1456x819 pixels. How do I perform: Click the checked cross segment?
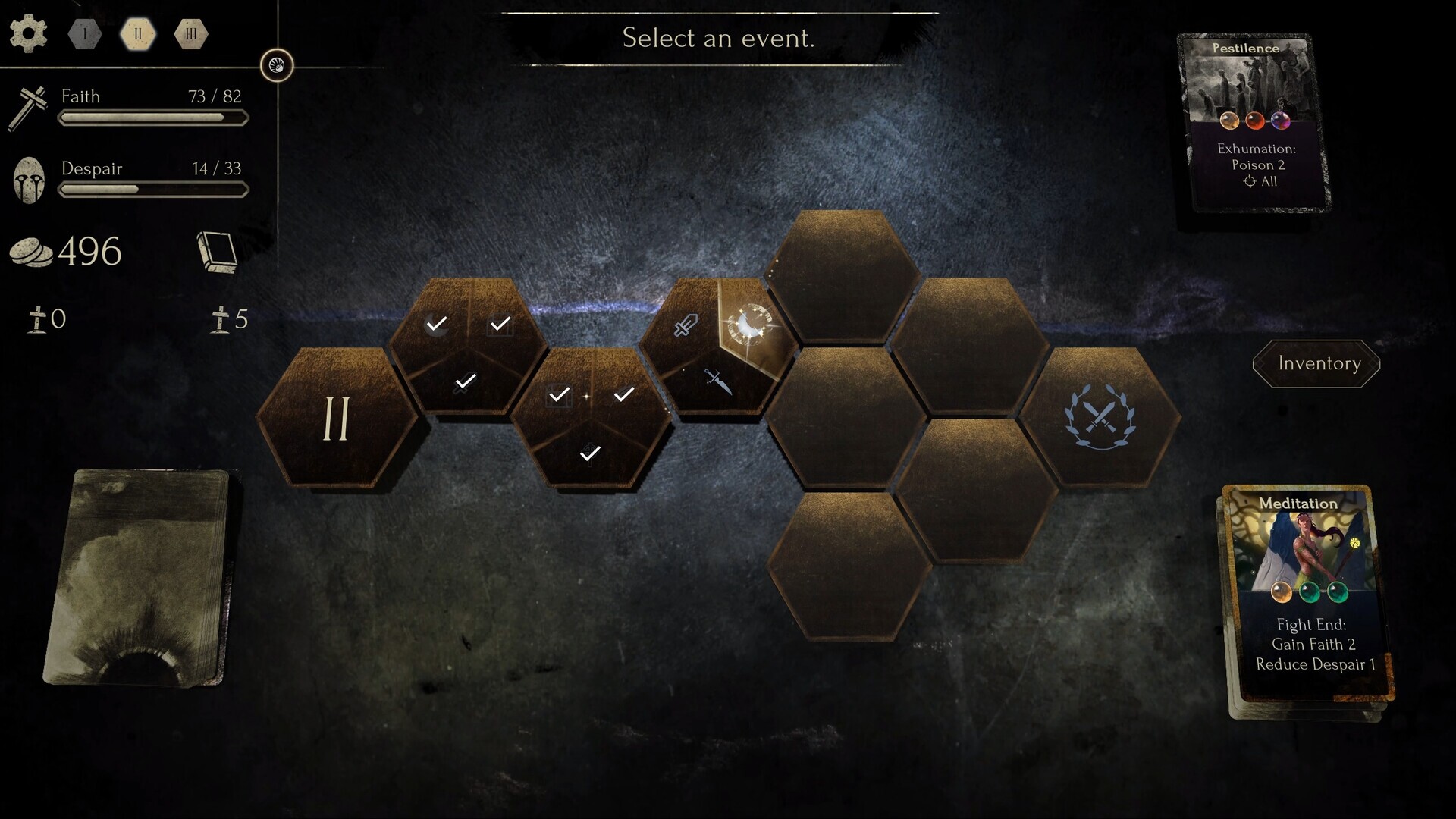(590, 453)
